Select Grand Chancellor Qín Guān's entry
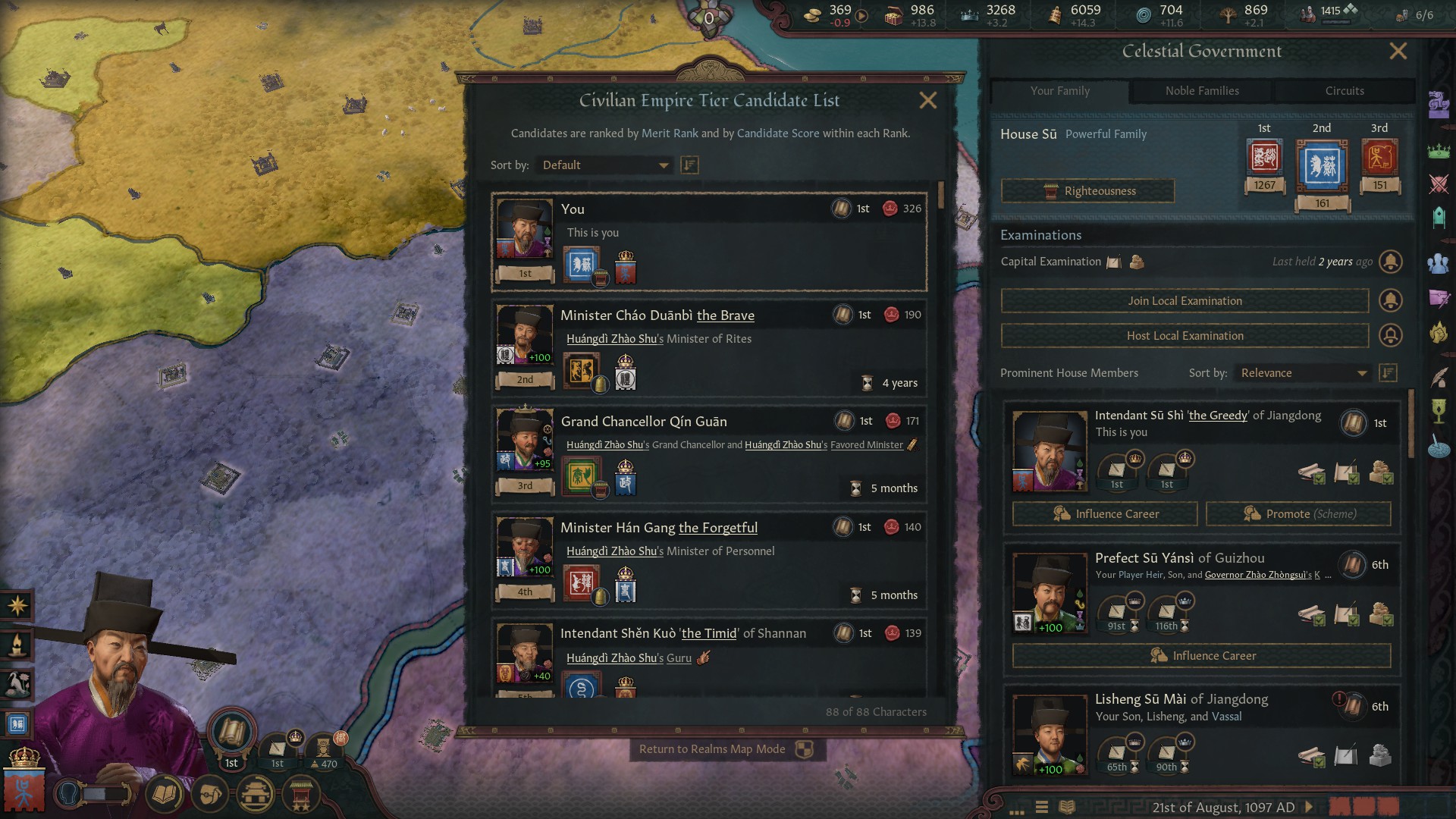Viewport: 1456px width, 819px height. [x=643, y=422]
